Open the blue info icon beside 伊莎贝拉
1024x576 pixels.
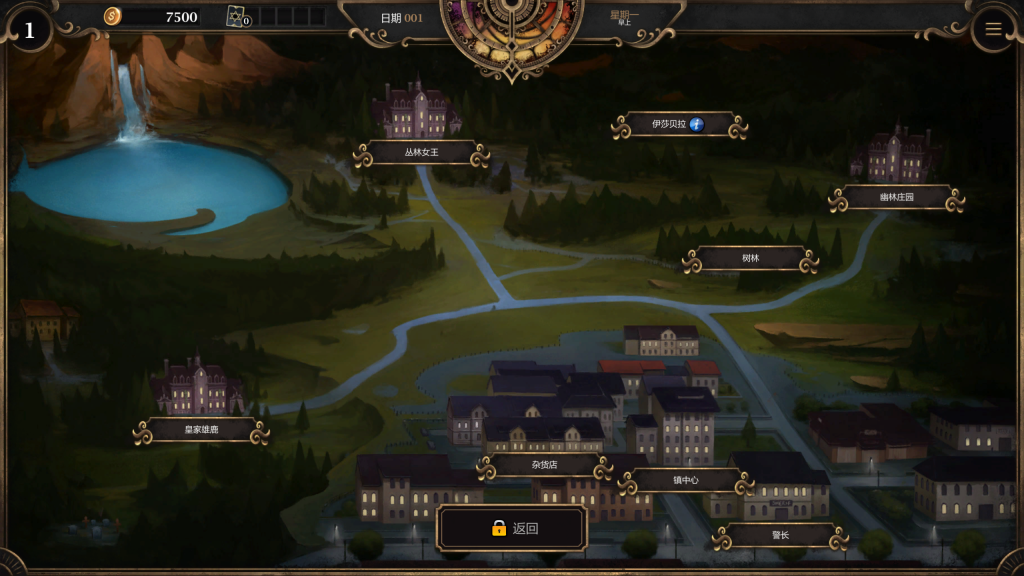(697, 125)
